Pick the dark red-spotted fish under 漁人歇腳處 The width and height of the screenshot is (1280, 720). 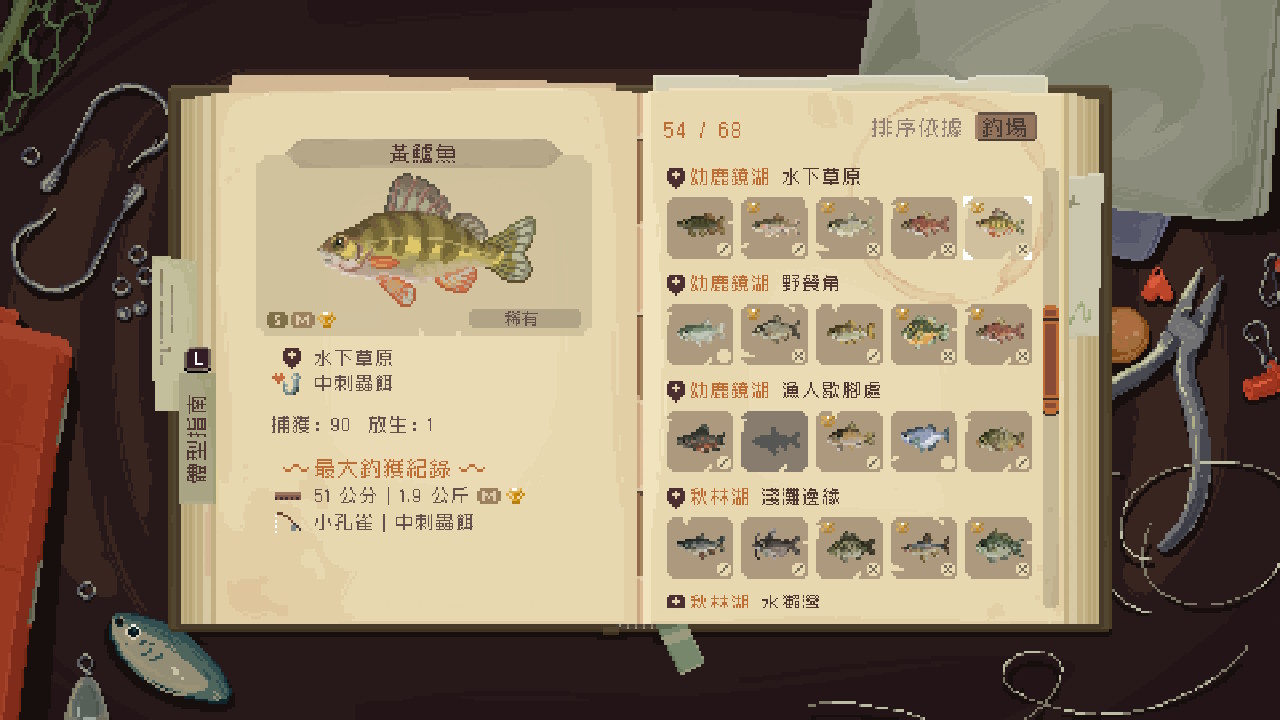point(699,440)
